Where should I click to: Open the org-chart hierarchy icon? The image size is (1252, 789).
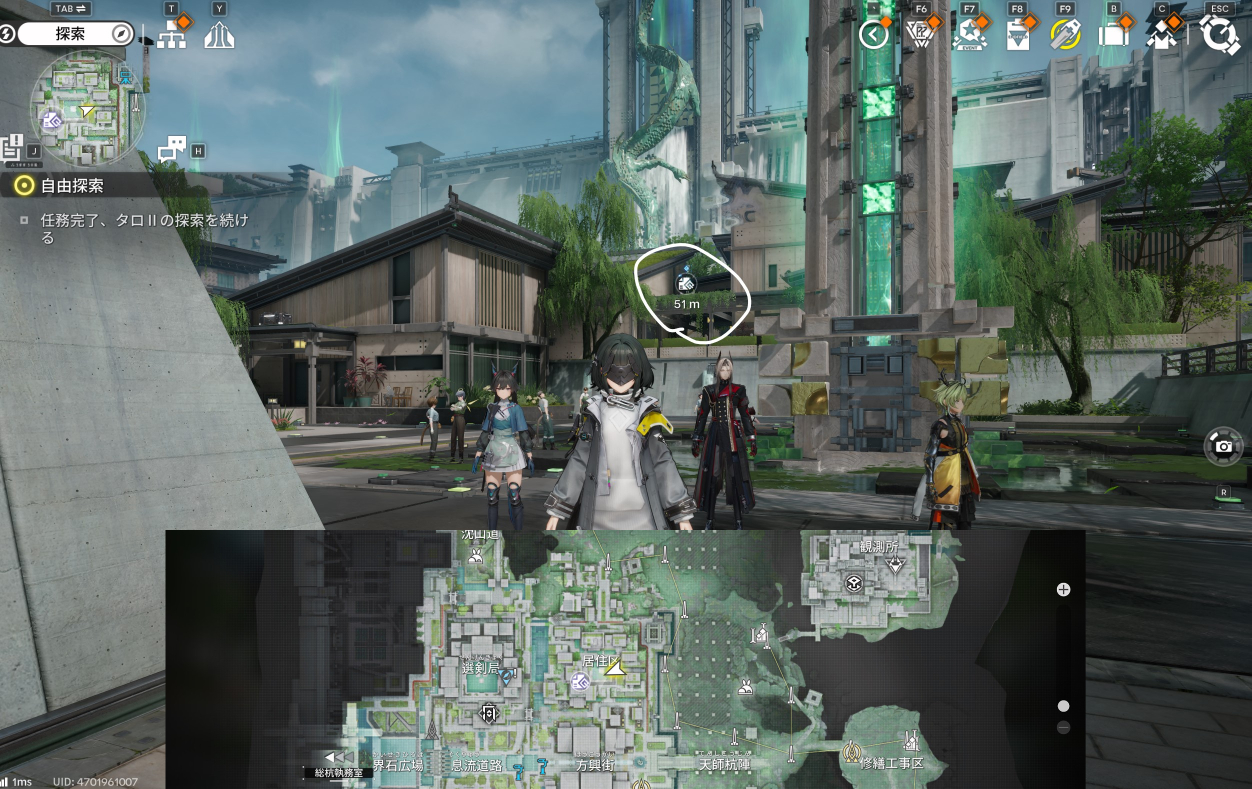pyautogui.click(x=172, y=36)
